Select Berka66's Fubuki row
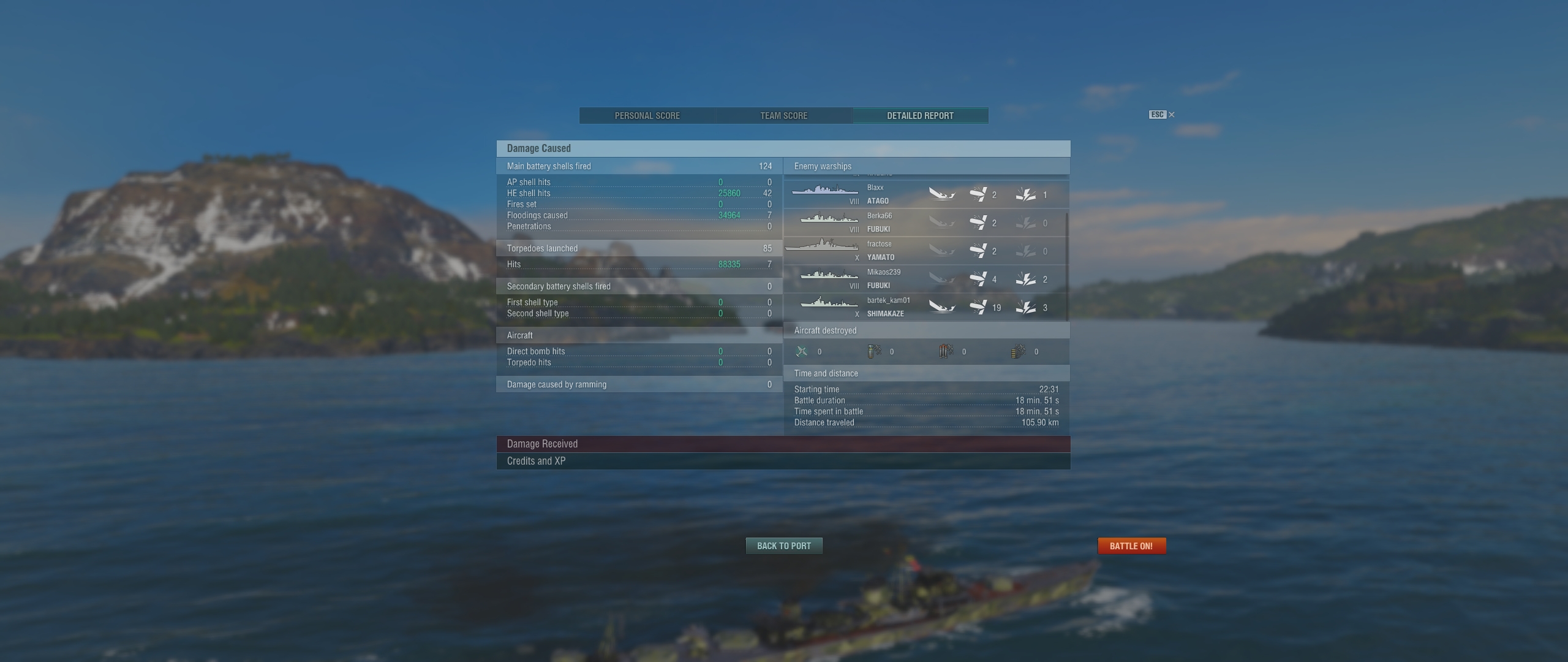This screenshot has height=662, width=1568. pos(924,223)
